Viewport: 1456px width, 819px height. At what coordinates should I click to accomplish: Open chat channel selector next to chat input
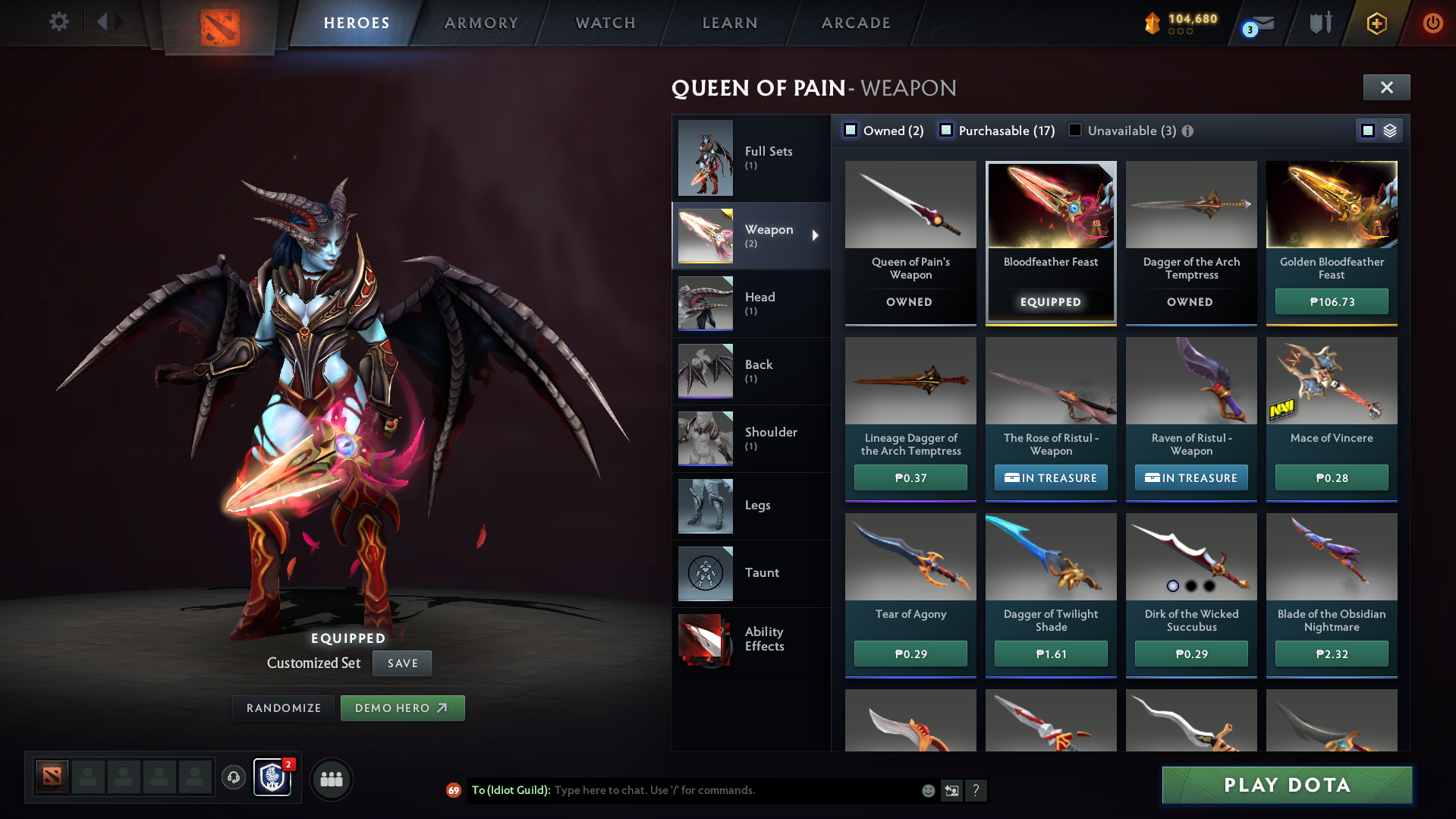[952, 790]
